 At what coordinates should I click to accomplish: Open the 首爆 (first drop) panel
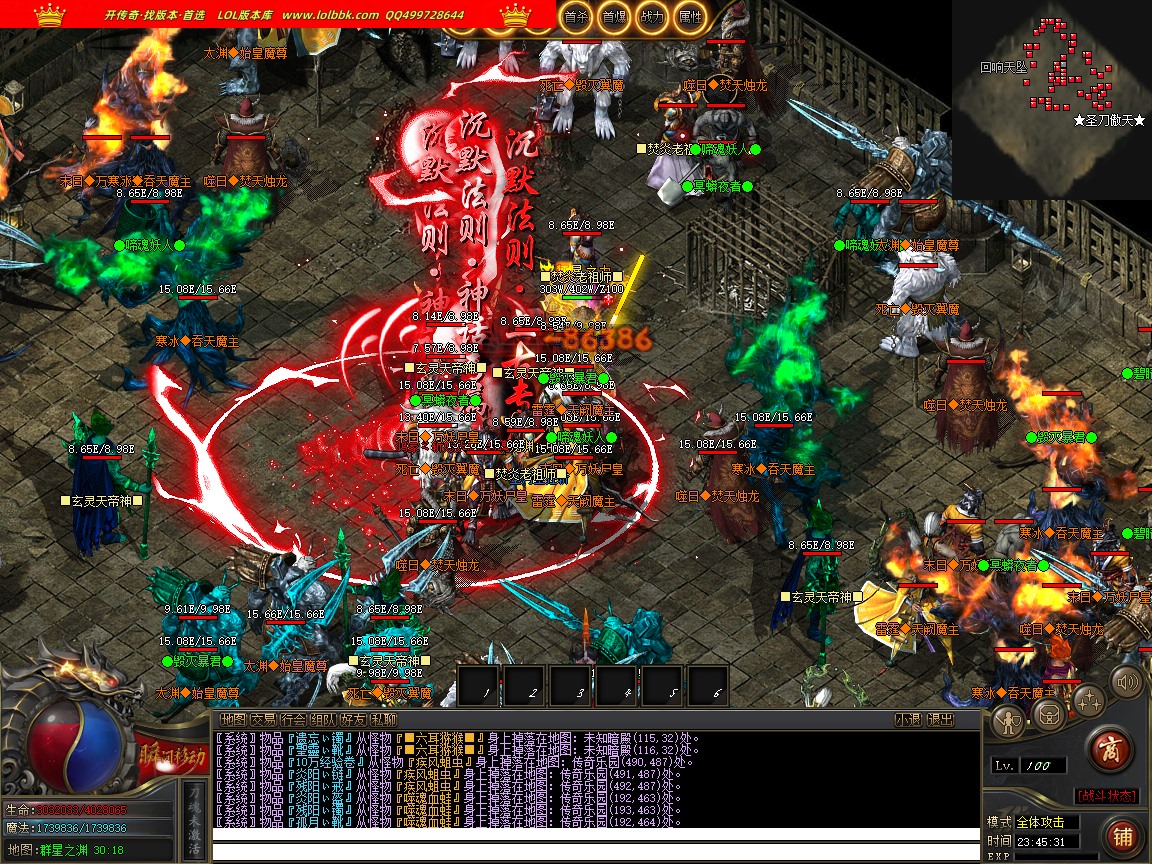613,17
